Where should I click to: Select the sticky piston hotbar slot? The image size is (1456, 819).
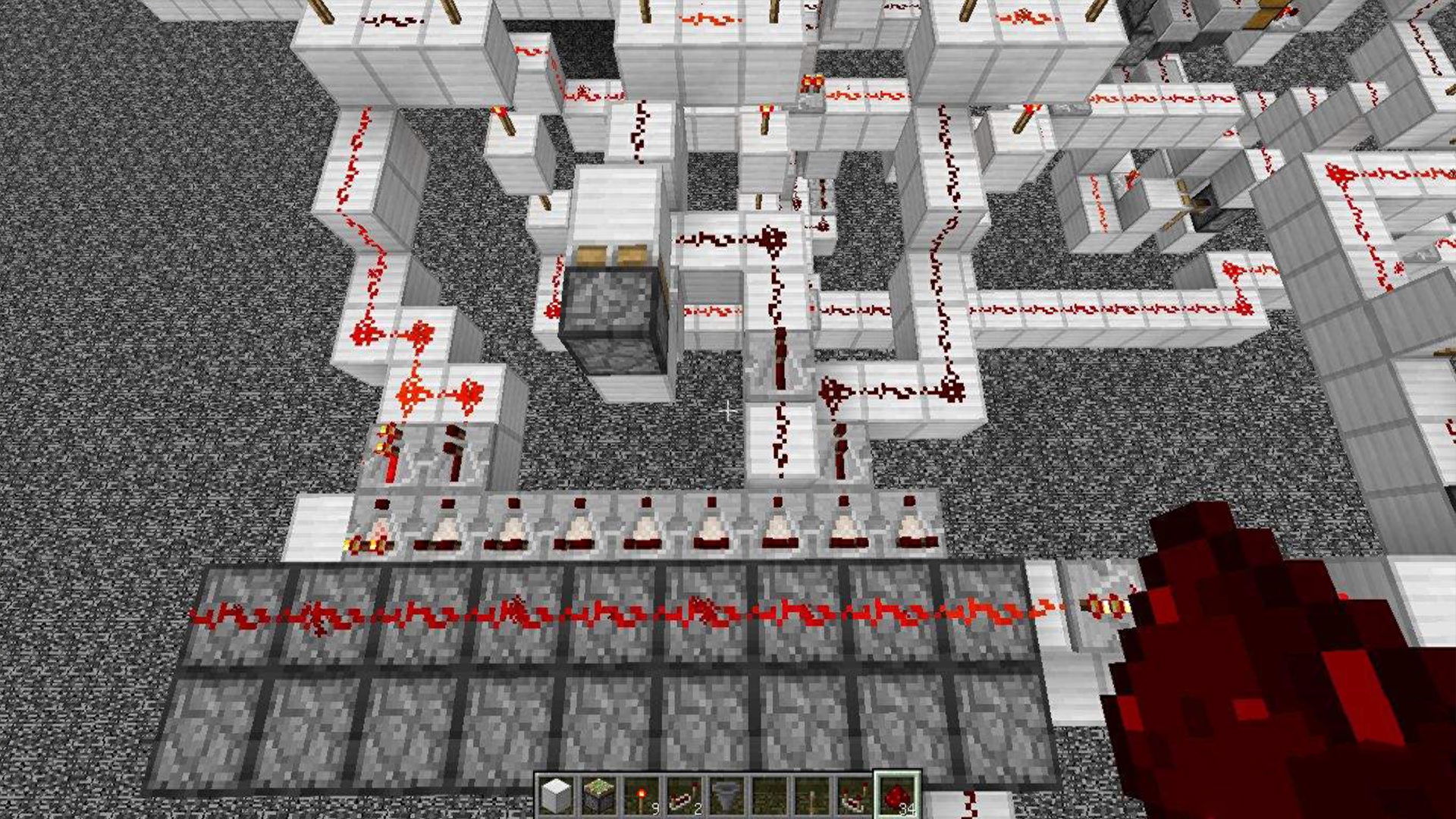tap(598, 796)
